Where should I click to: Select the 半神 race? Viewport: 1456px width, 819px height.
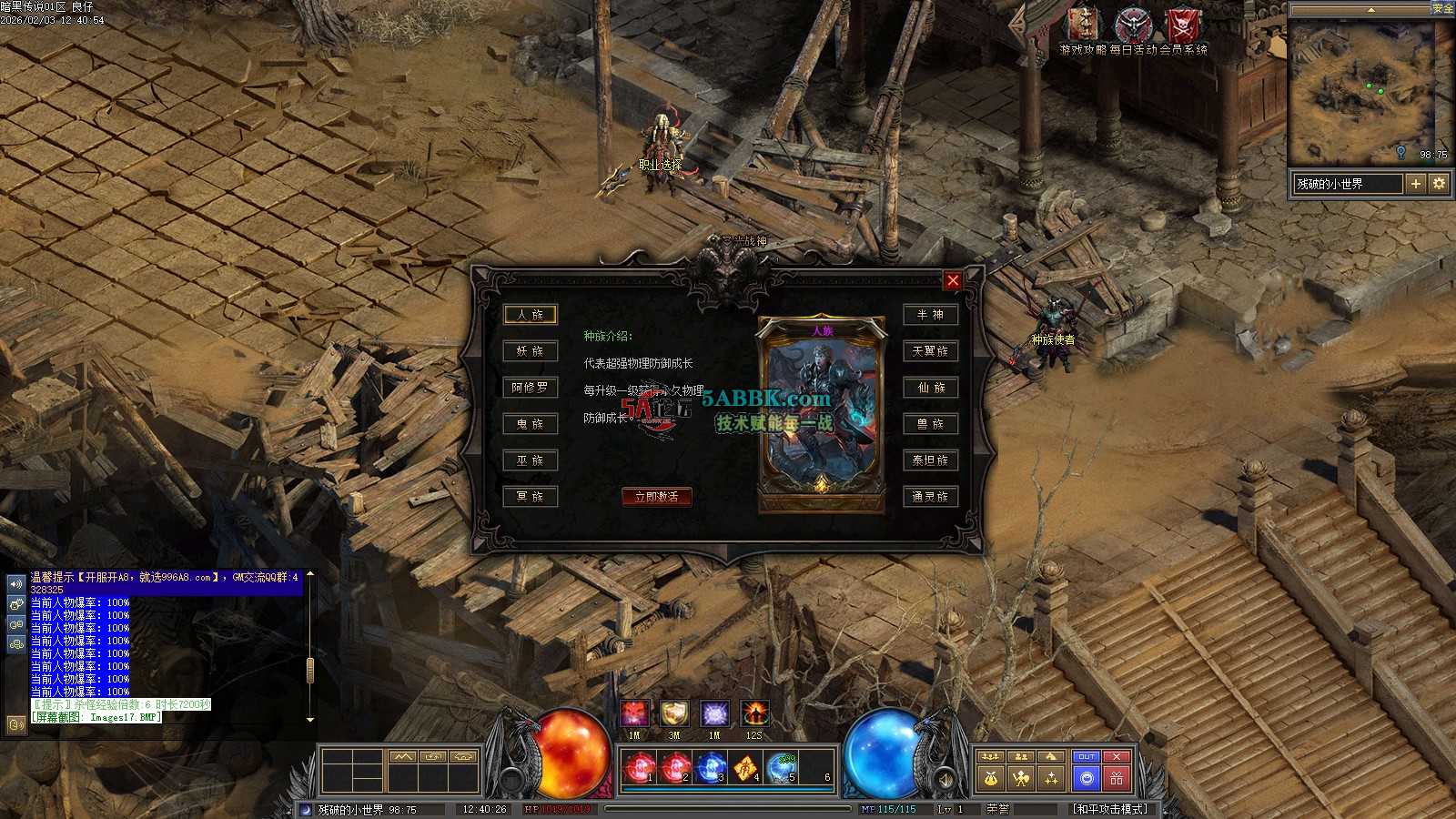click(930, 315)
